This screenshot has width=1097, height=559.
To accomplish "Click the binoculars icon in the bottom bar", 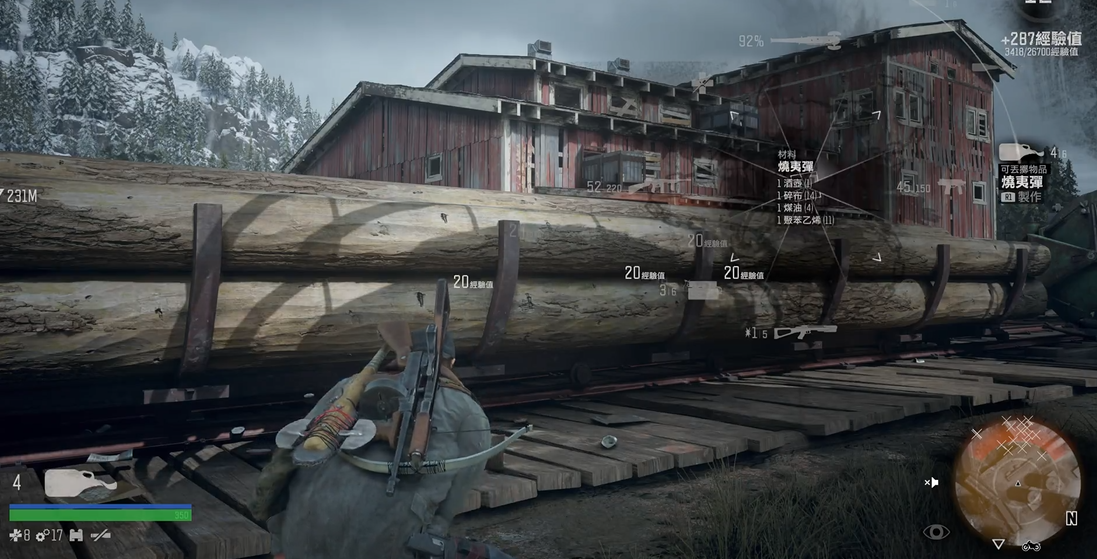I will coord(76,536).
